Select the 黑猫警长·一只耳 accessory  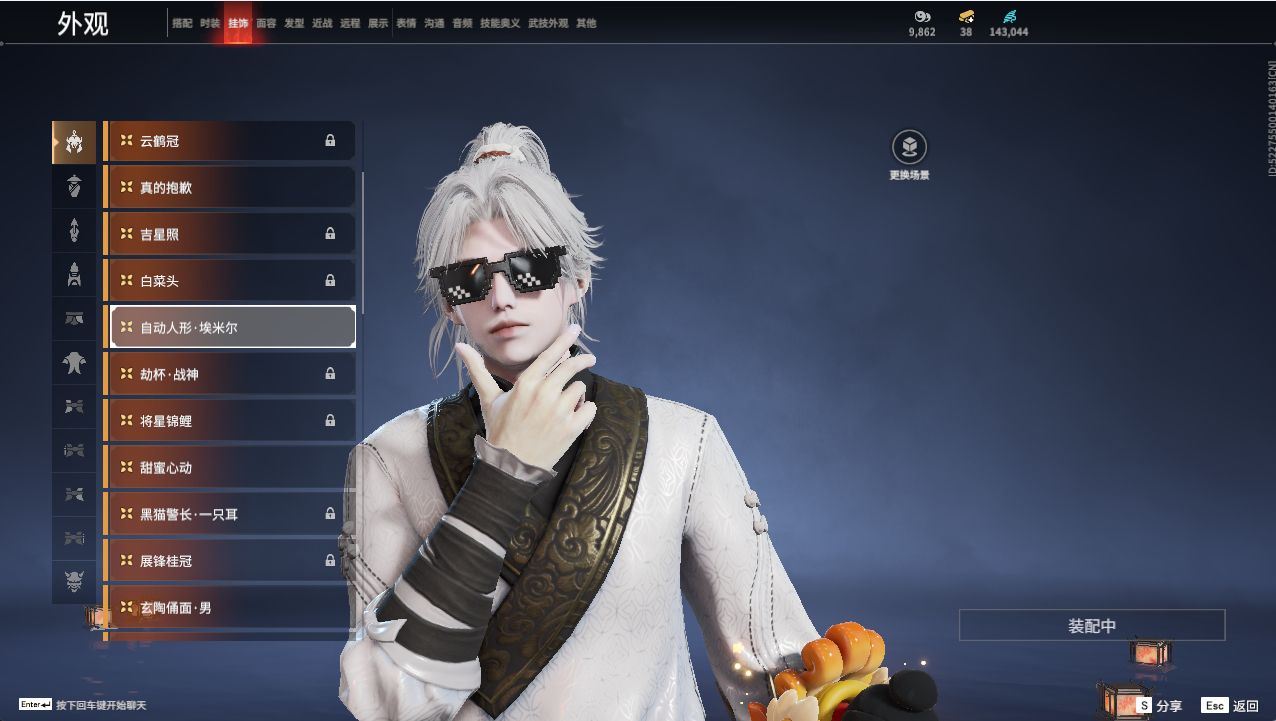(x=230, y=514)
